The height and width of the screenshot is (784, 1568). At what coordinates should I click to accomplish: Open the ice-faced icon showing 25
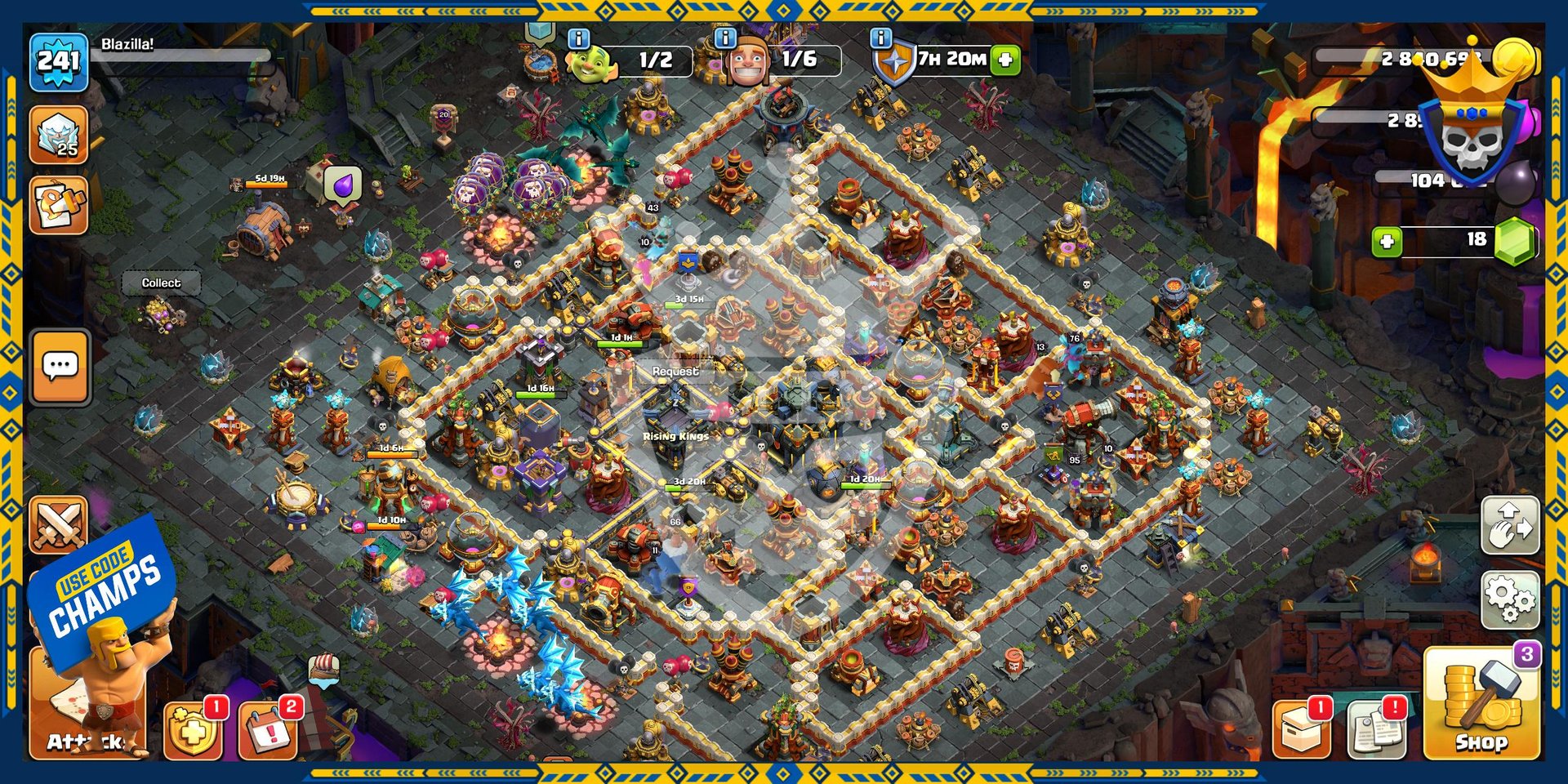coord(59,135)
